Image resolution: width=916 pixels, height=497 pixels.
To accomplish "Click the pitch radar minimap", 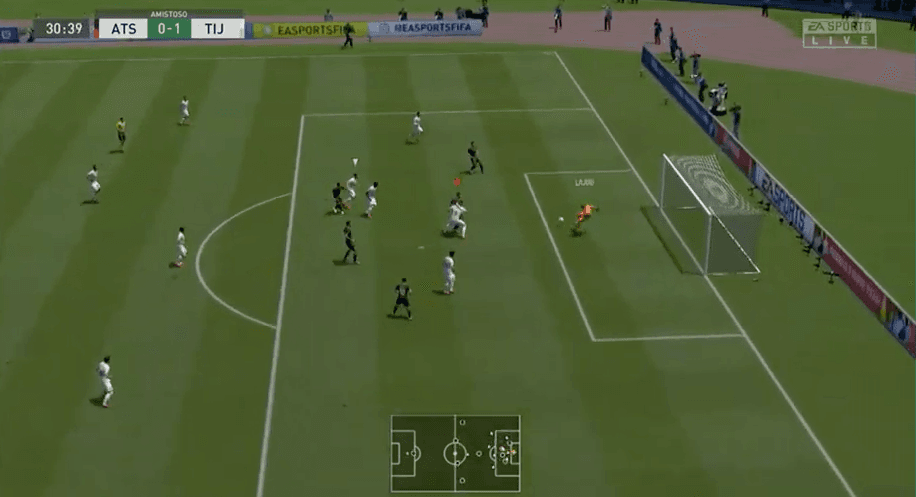I will [x=455, y=453].
